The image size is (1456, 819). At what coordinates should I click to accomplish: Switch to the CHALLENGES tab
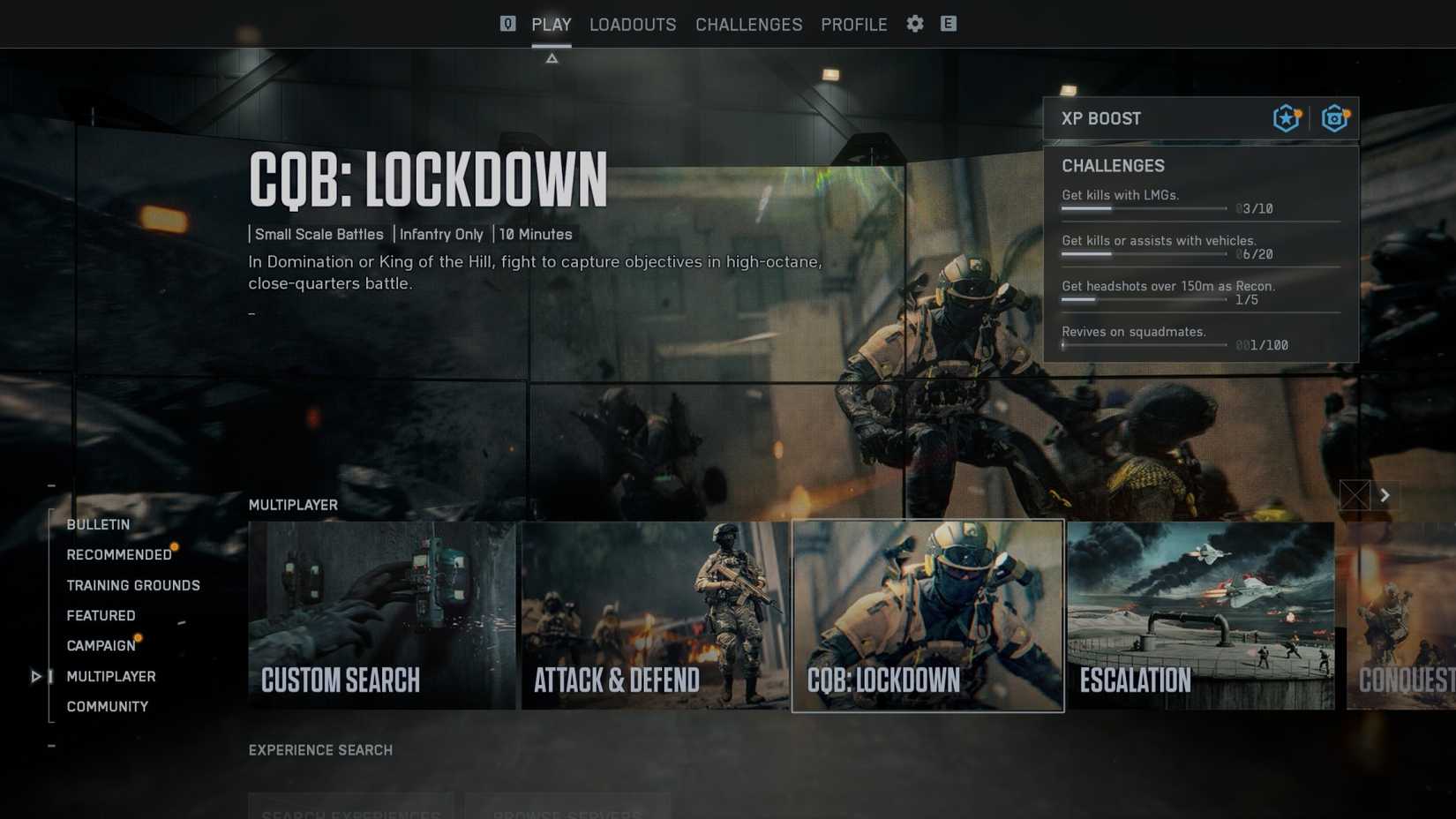(748, 24)
